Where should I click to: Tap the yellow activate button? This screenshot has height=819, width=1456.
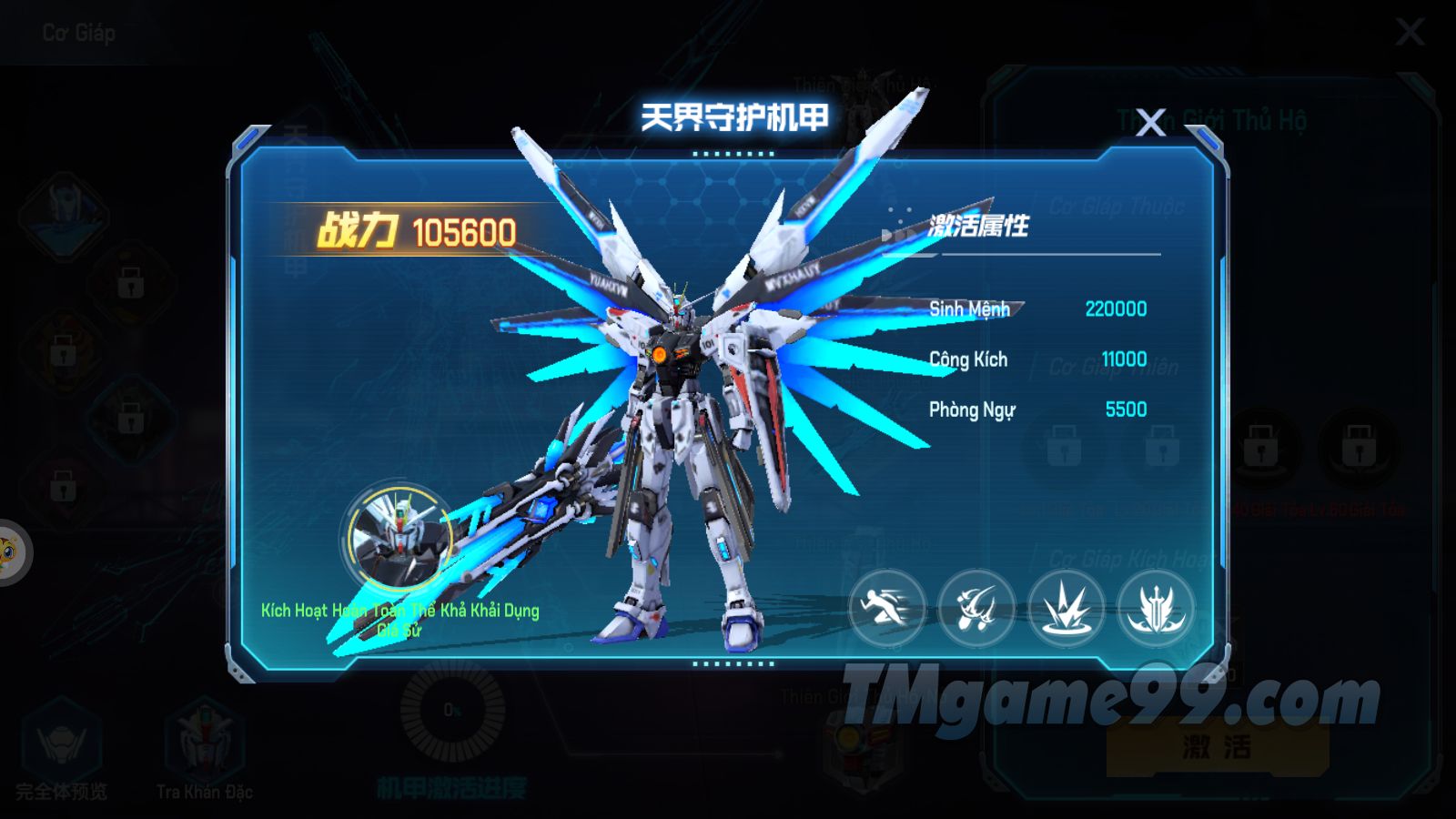tap(1217, 747)
